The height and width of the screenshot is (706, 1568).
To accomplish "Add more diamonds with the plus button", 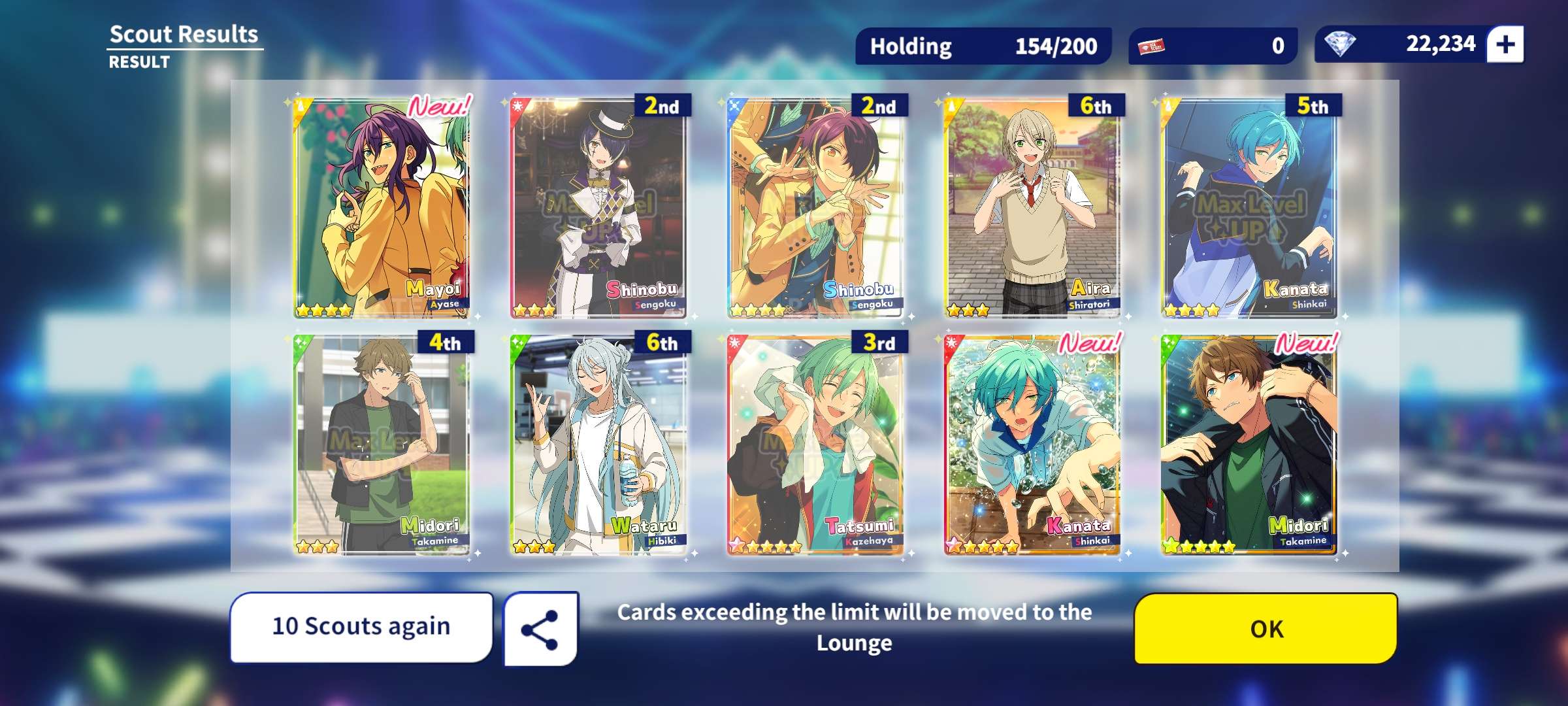I will [1505, 44].
